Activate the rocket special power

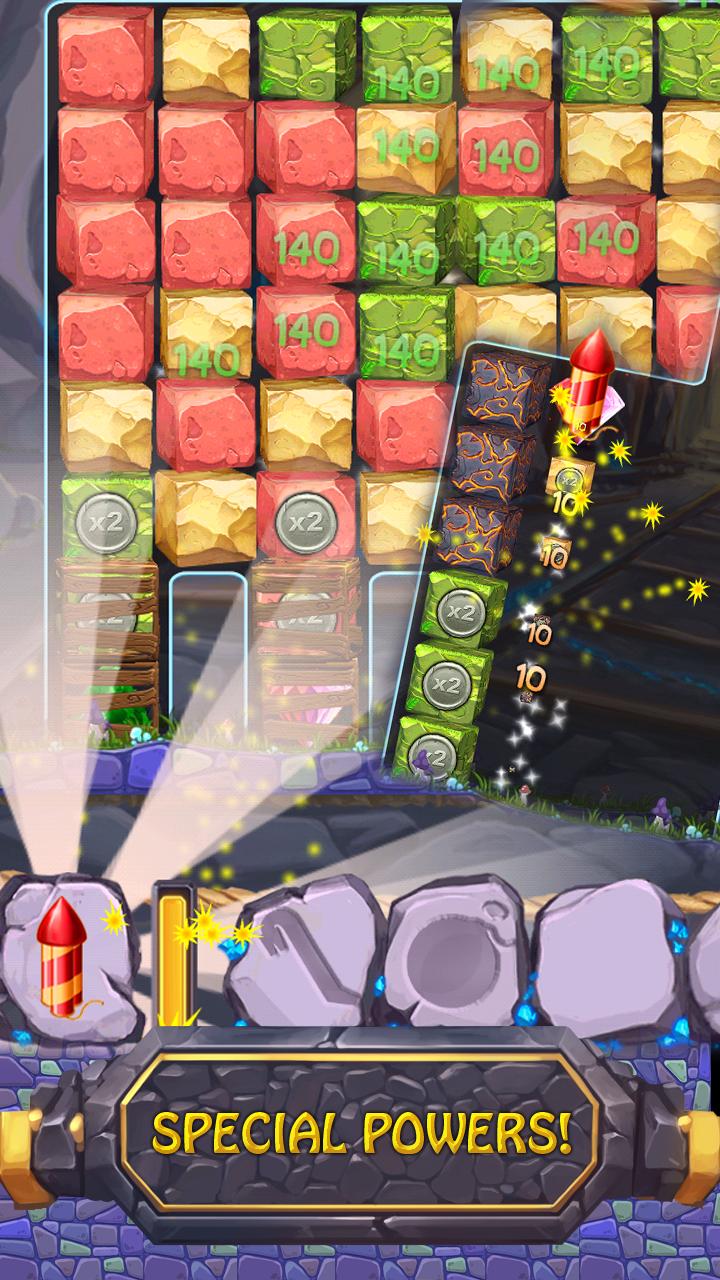62,957
